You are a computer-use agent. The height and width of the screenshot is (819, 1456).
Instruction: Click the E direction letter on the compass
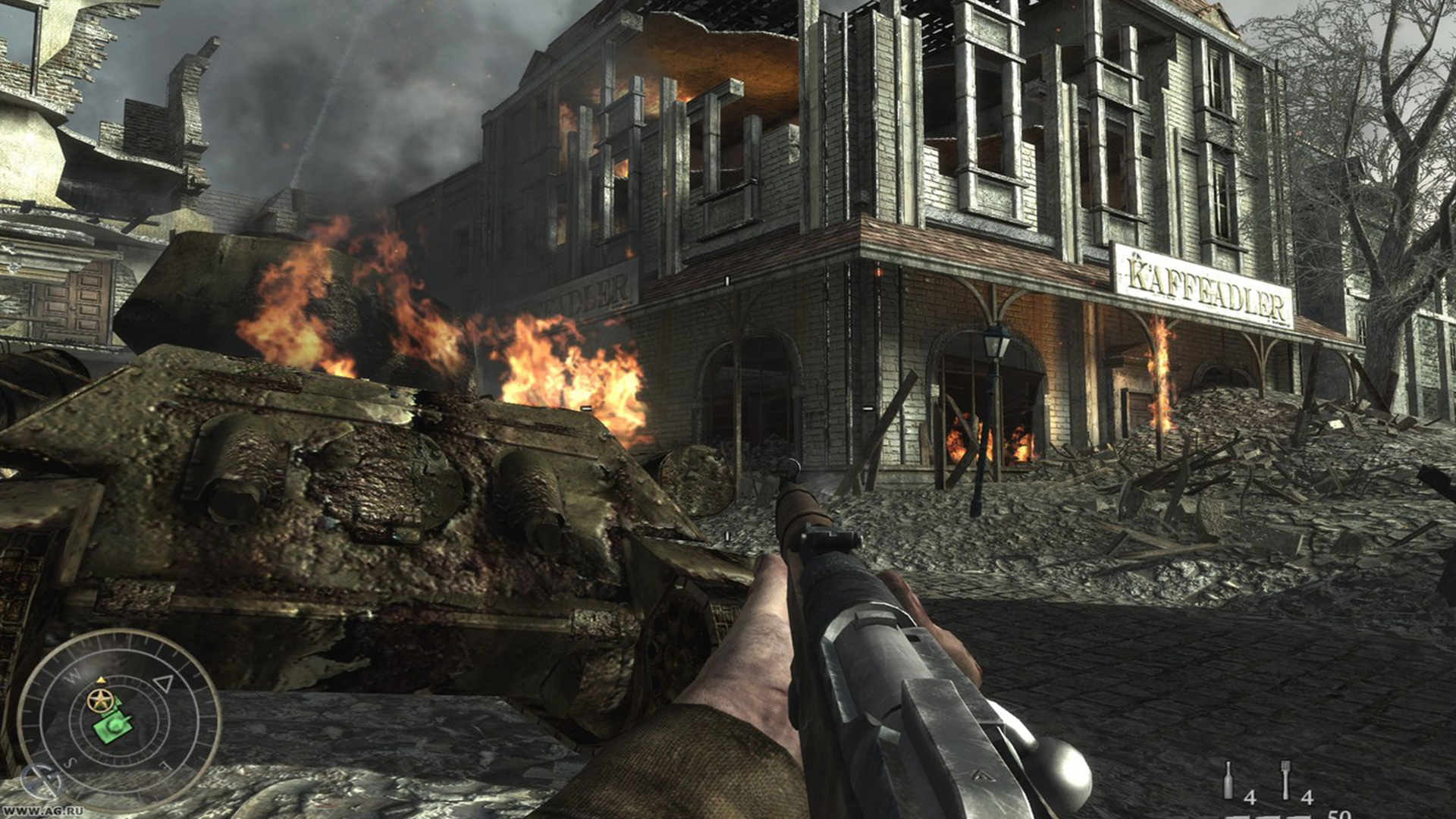click(165, 764)
